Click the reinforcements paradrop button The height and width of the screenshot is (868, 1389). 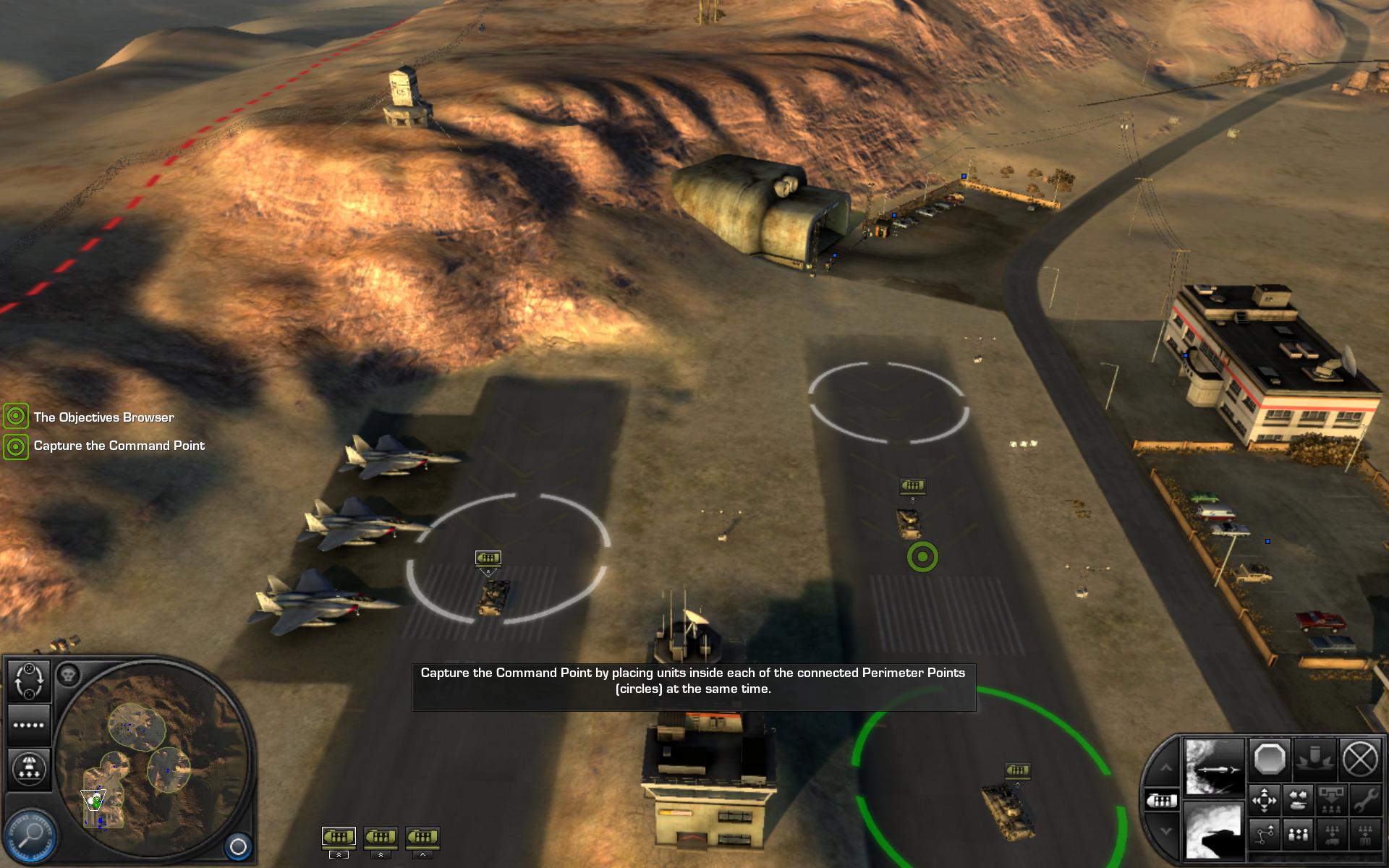tap(29, 768)
